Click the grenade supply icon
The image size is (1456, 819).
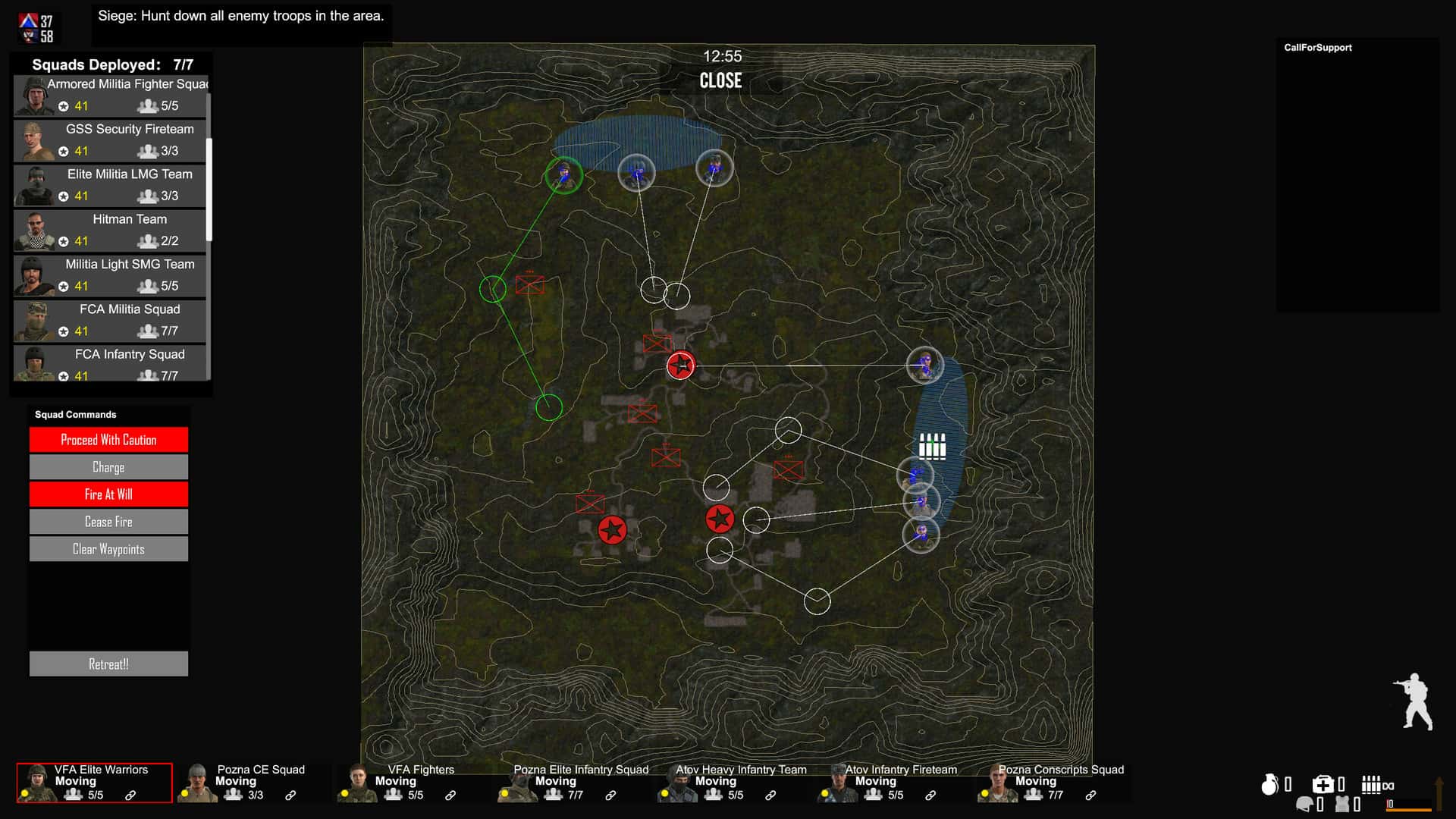(1270, 784)
